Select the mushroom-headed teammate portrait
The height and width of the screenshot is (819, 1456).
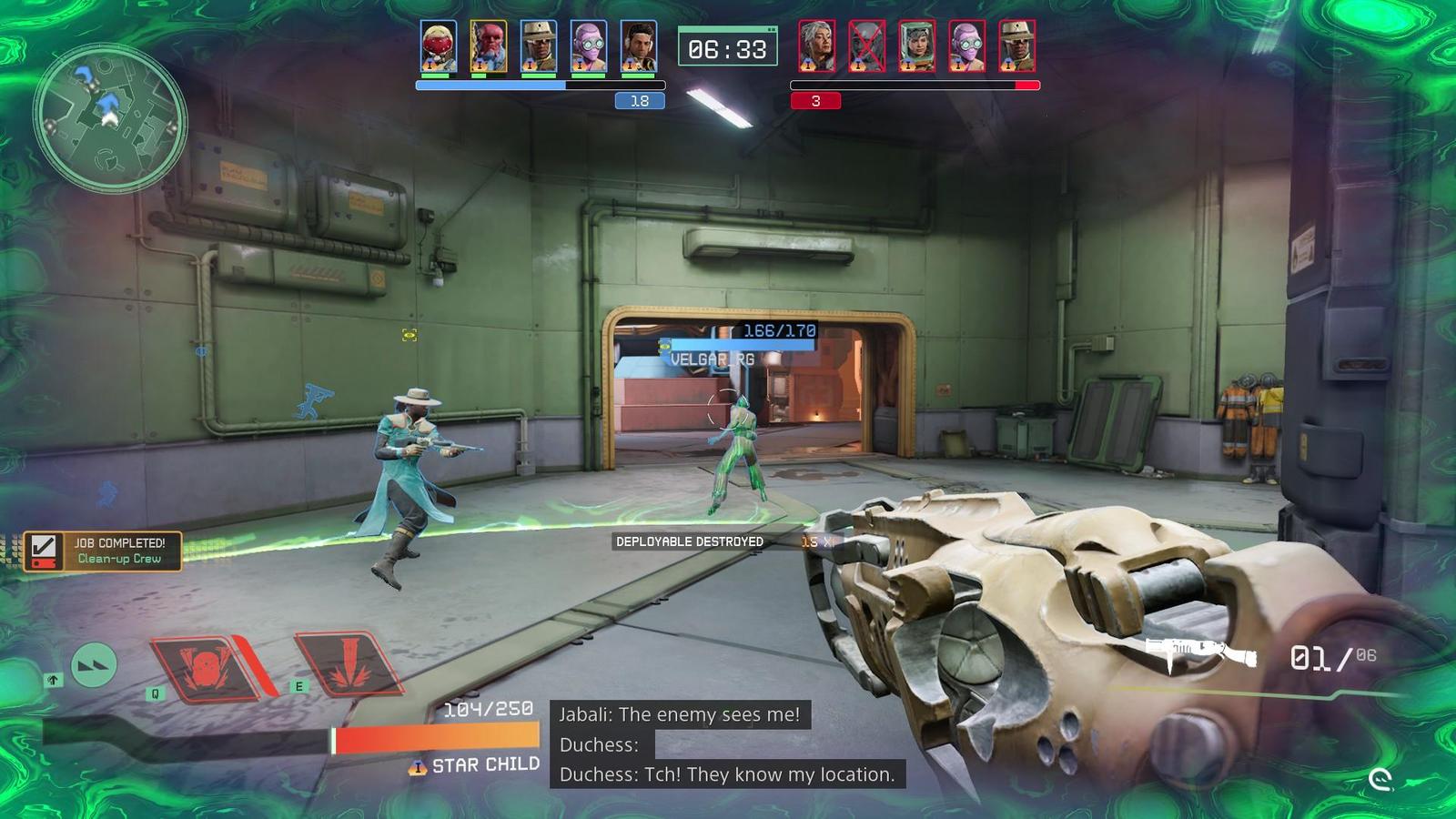click(438, 47)
